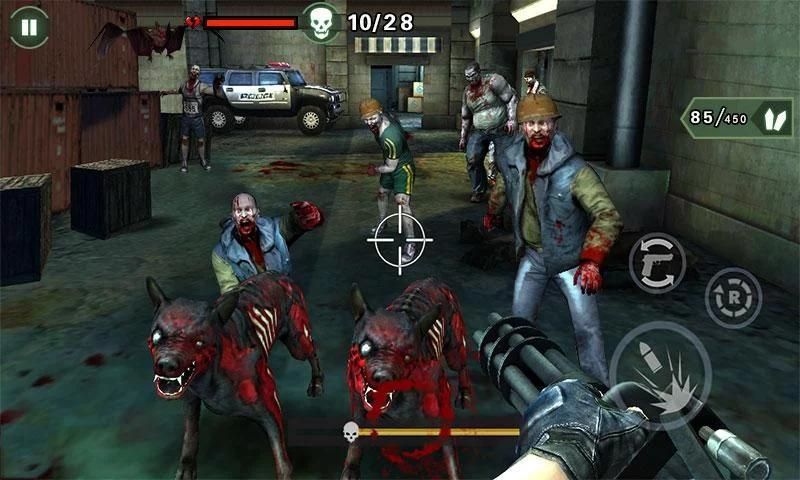Reload weapon using the R button
800x480 pixels.
tap(733, 298)
